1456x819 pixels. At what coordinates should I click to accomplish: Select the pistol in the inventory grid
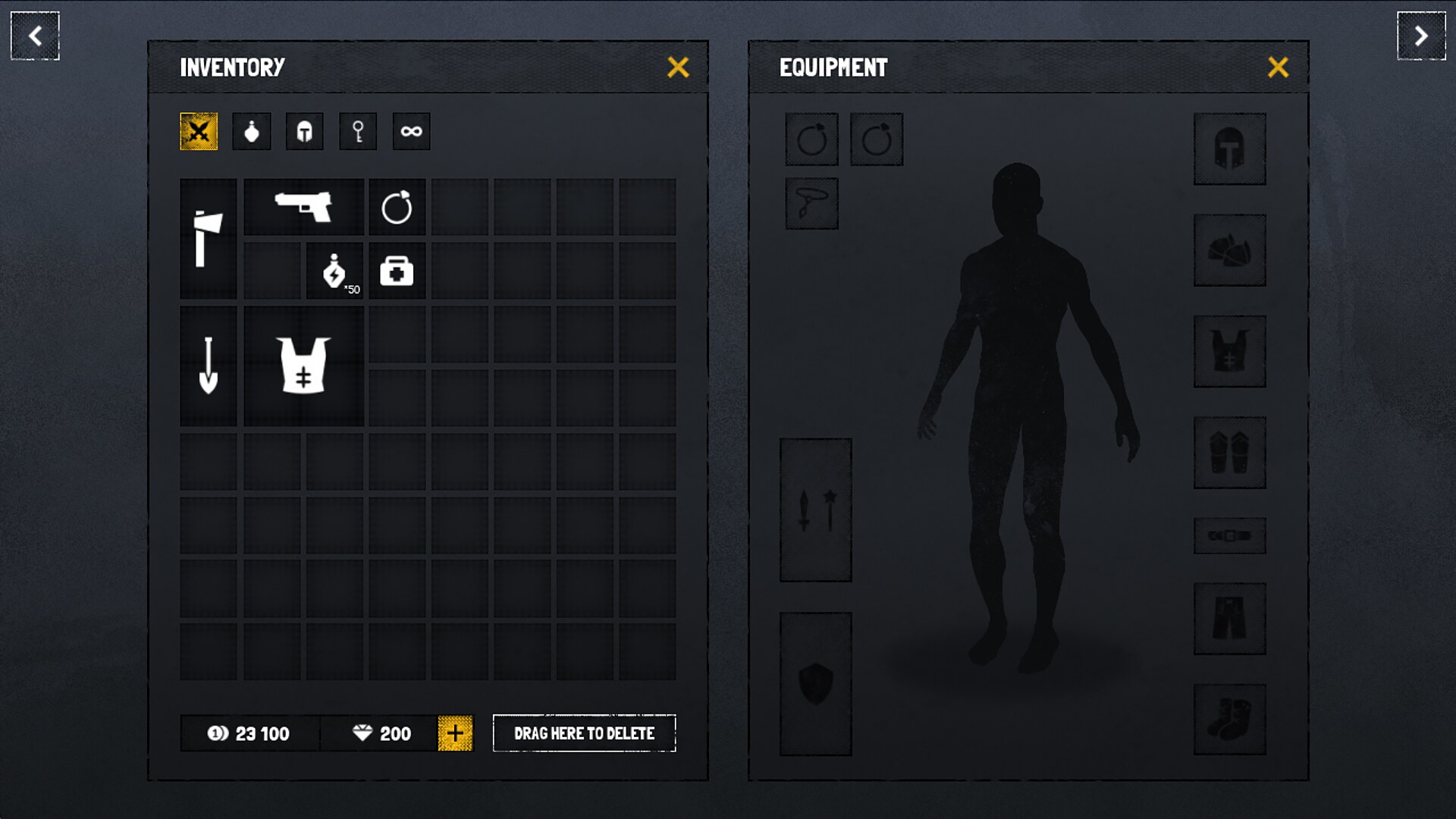(x=303, y=206)
